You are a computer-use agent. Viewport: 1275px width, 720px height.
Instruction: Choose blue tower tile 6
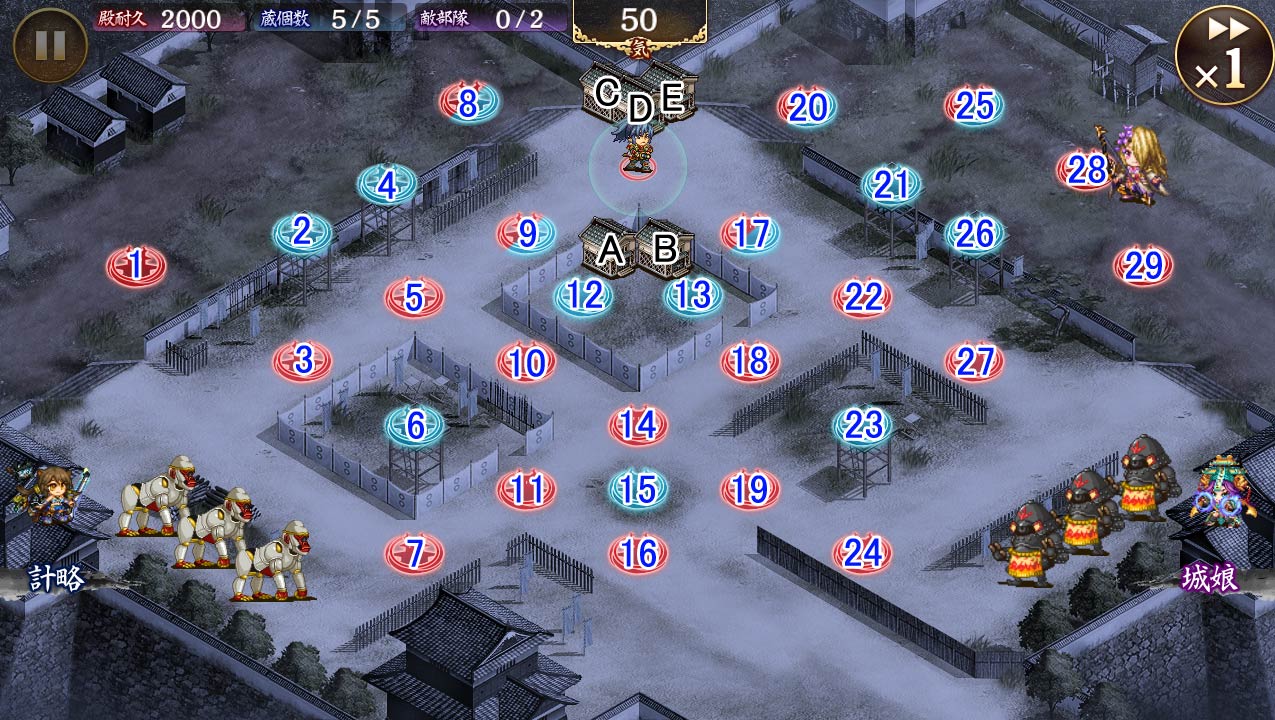[x=414, y=426]
